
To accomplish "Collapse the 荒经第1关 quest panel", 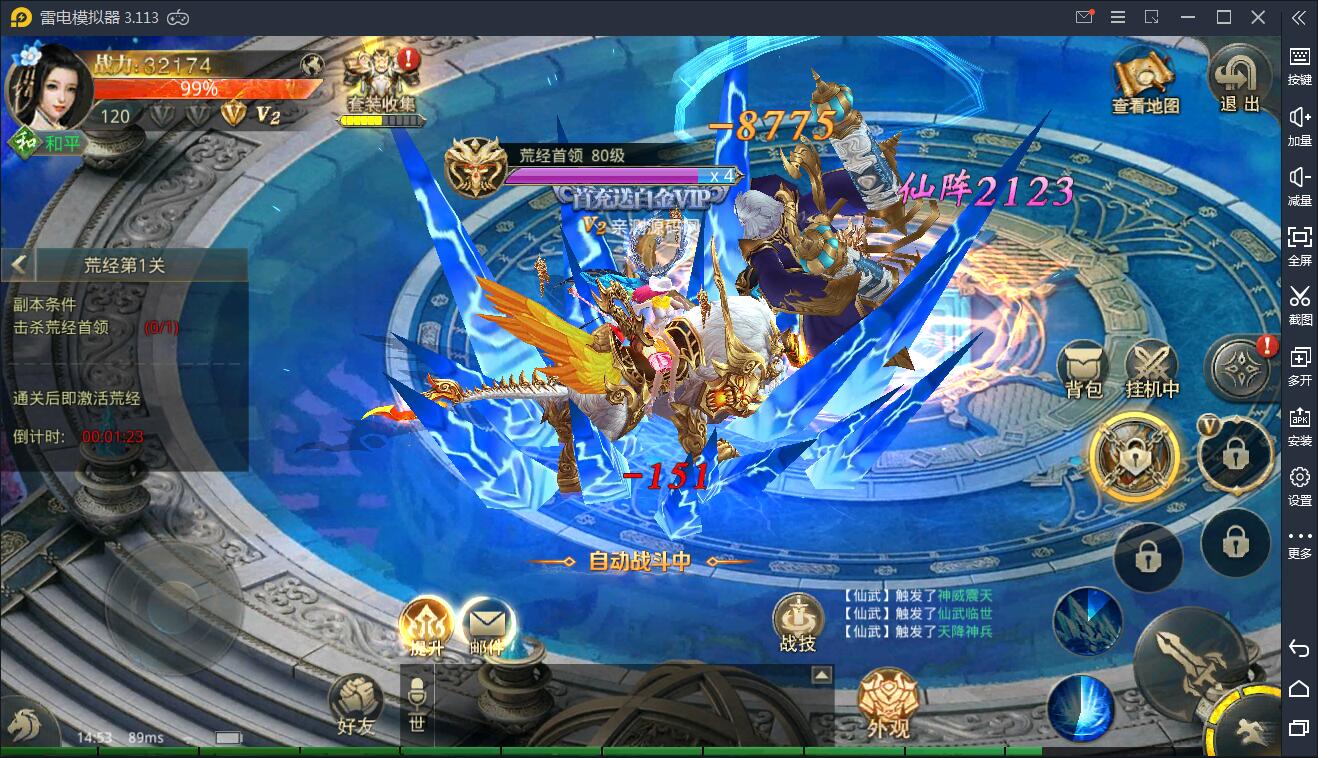I will [18, 265].
